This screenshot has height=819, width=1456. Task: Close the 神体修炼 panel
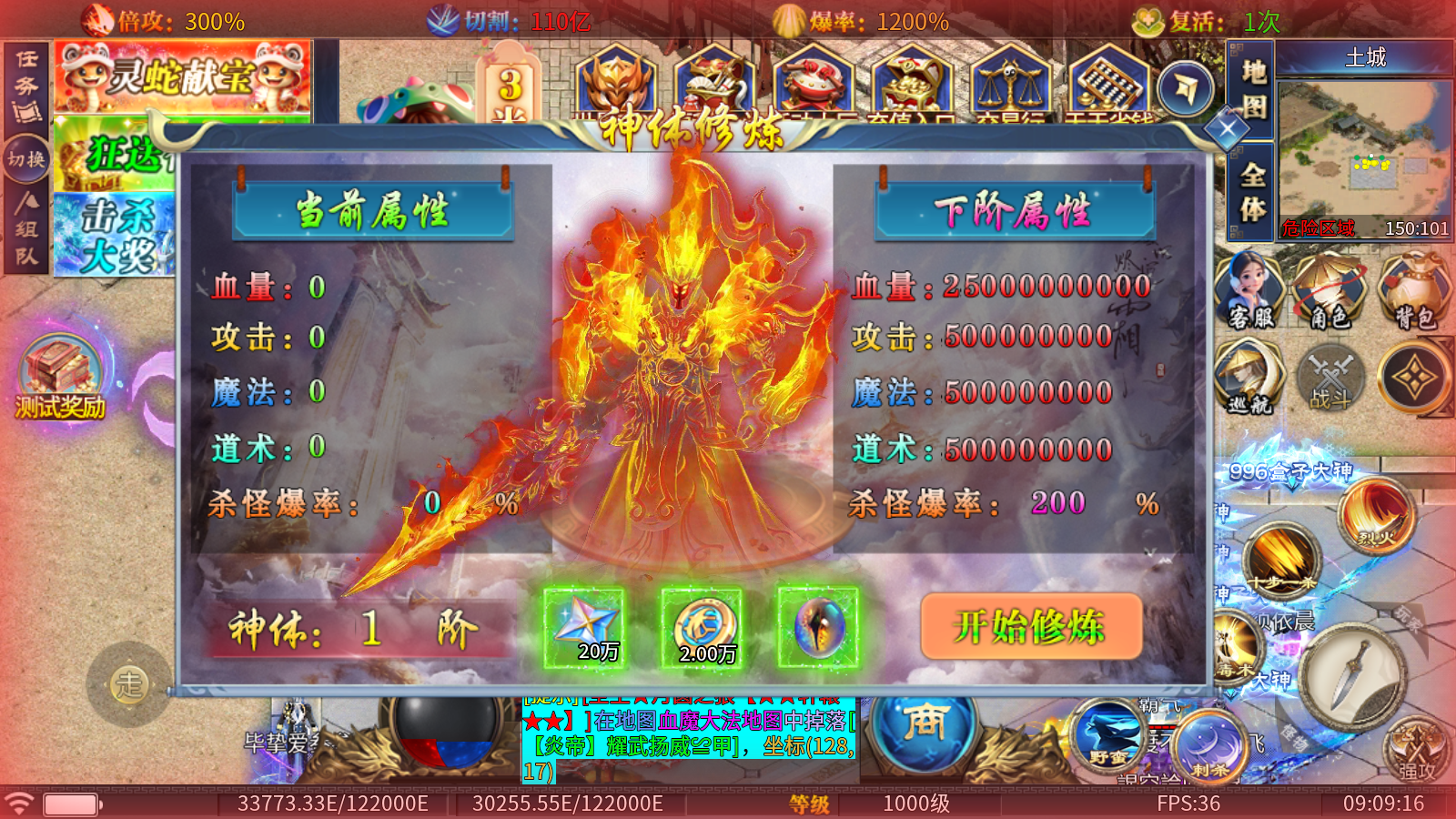[x=1227, y=128]
